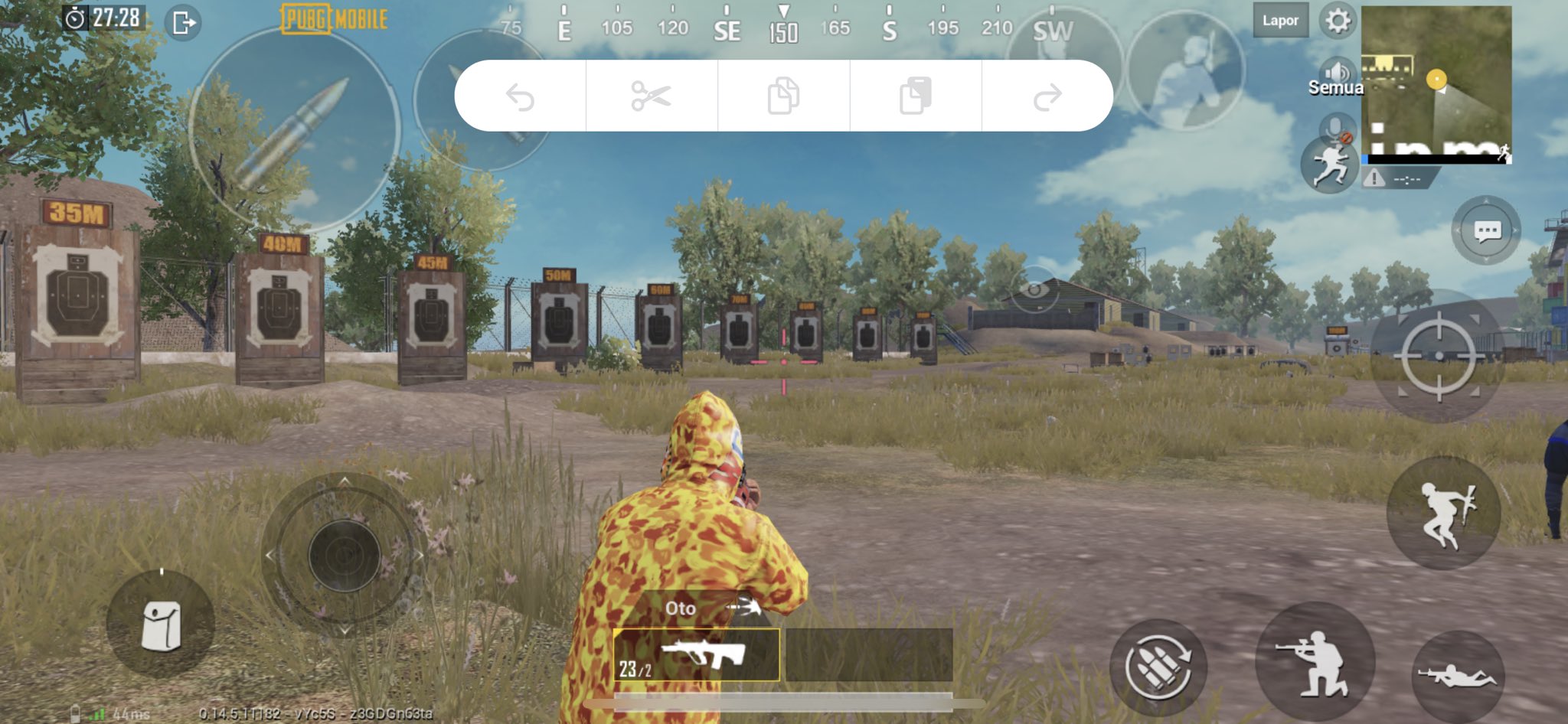Tap the large bullet fire button
Viewport: 1568px width, 724px height.
coord(295,130)
